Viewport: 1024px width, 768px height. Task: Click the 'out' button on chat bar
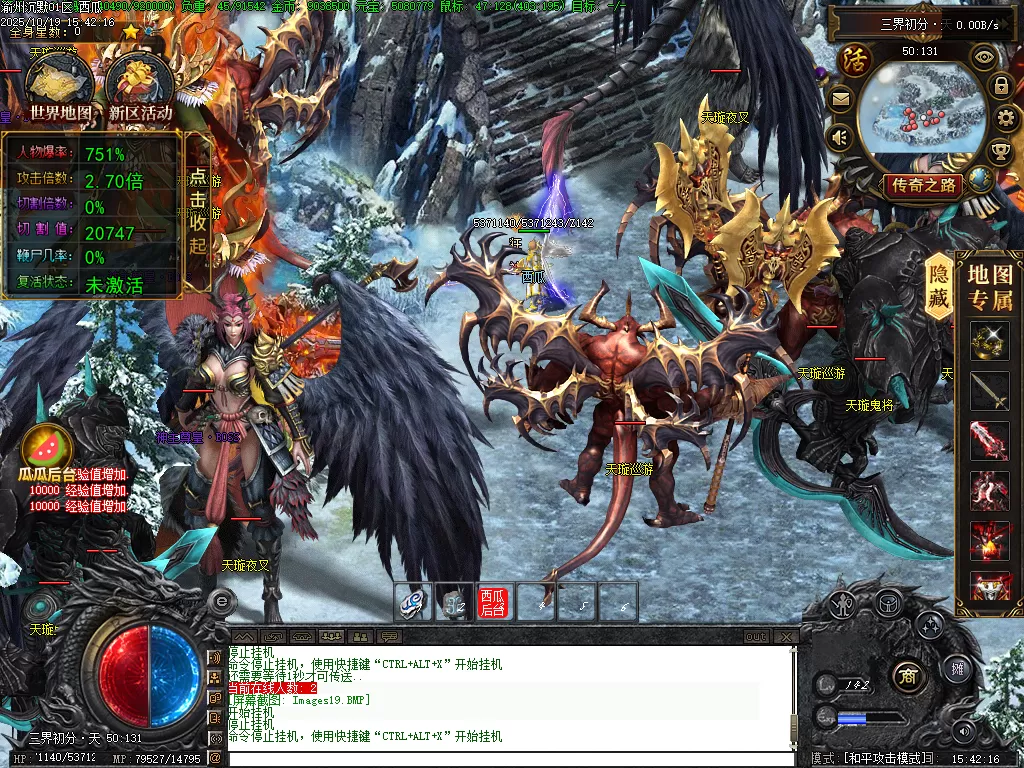click(756, 636)
